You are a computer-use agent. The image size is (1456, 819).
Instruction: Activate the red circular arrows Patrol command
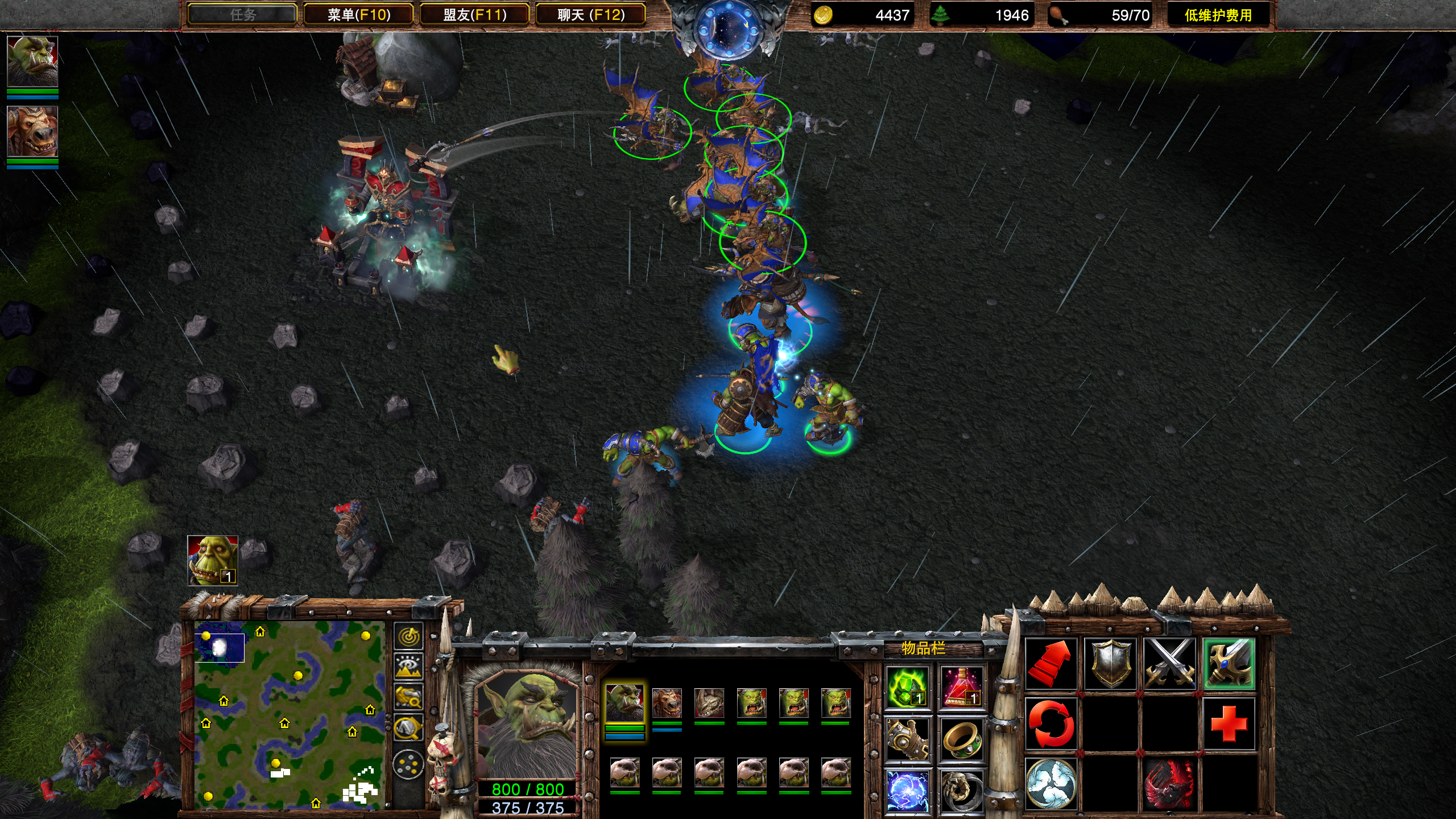pos(1050,724)
